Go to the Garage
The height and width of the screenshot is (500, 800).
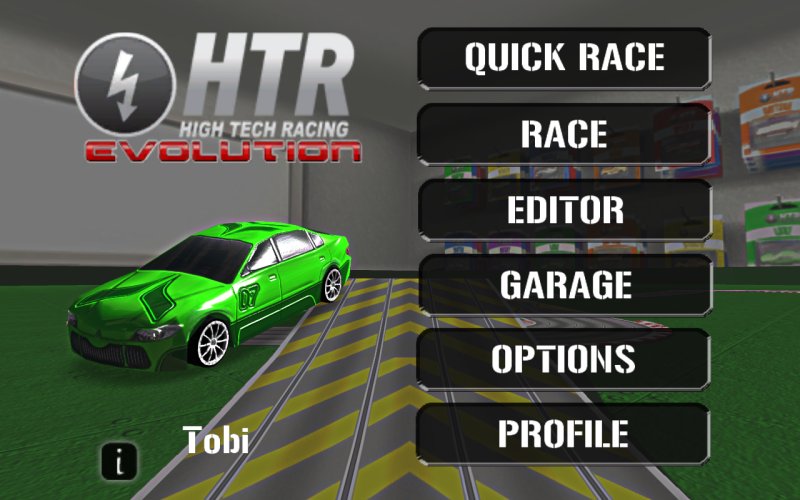point(564,285)
